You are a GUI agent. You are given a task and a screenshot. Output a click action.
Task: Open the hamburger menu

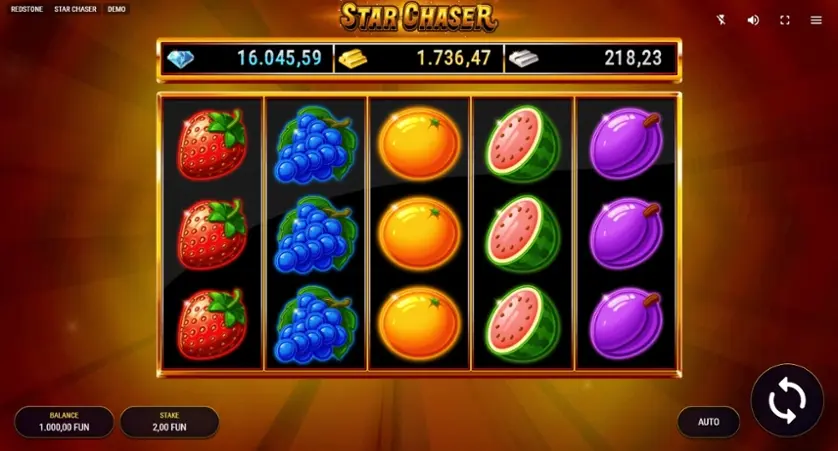(x=816, y=20)
